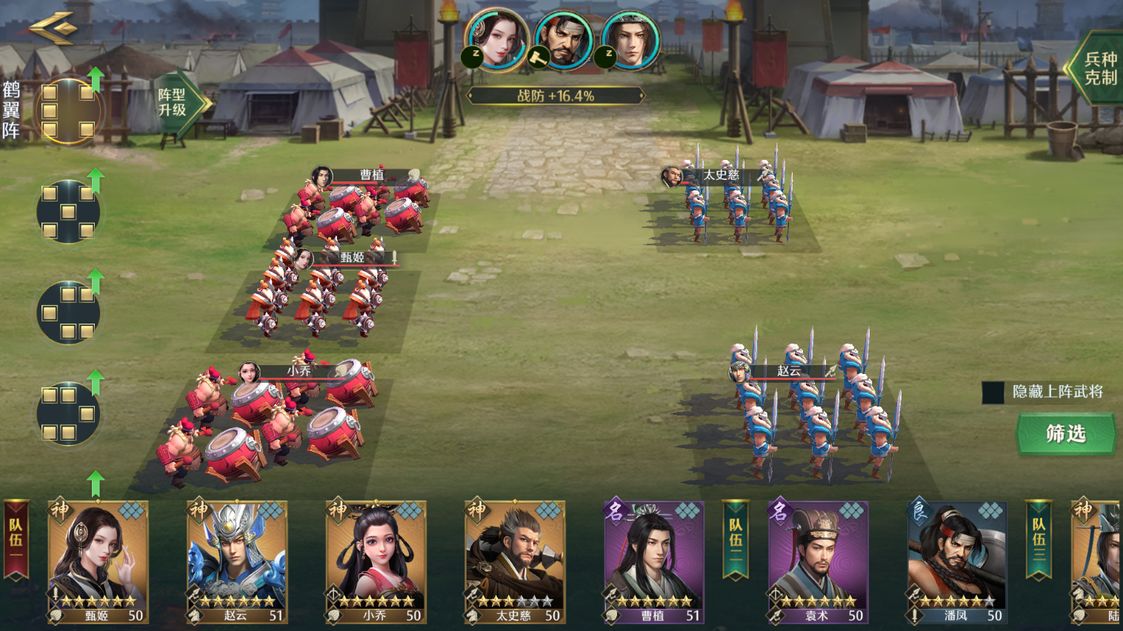Screen dimensions: 1123x631
Task: Open the 阵型升级 formation upgrade
Action: 178,102
